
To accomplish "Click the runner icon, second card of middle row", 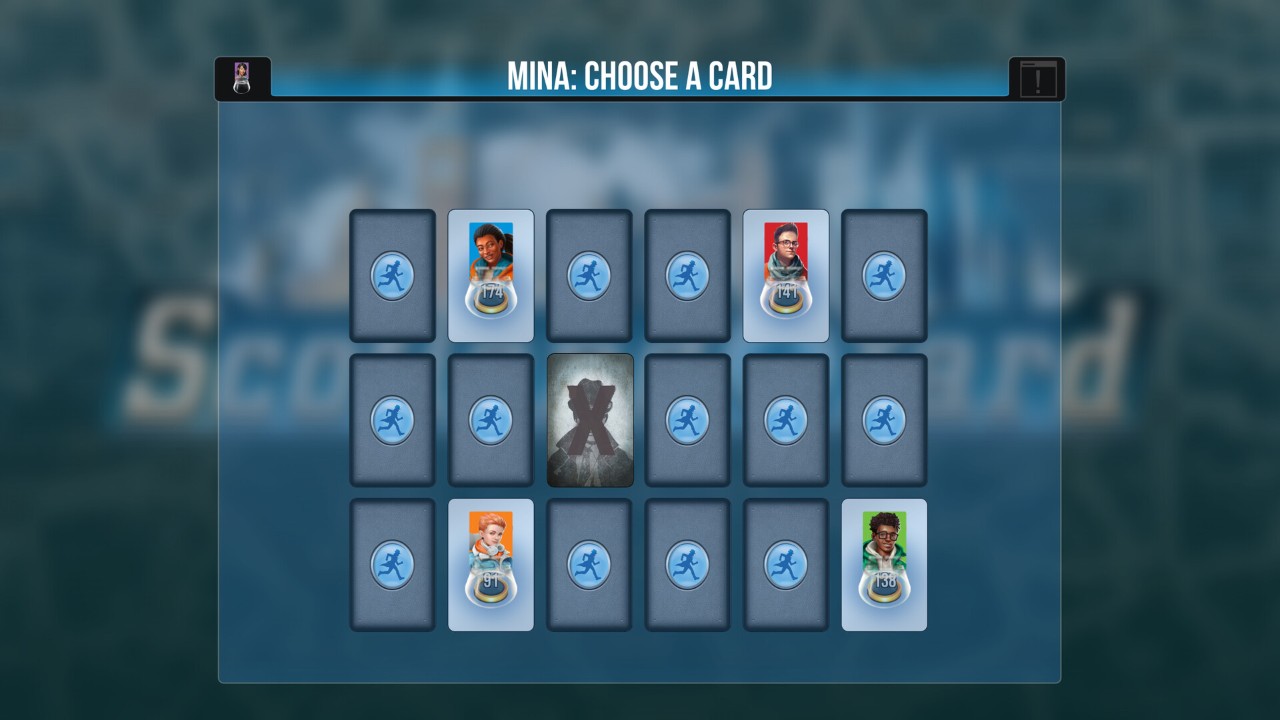I will (x=490, y=420).
